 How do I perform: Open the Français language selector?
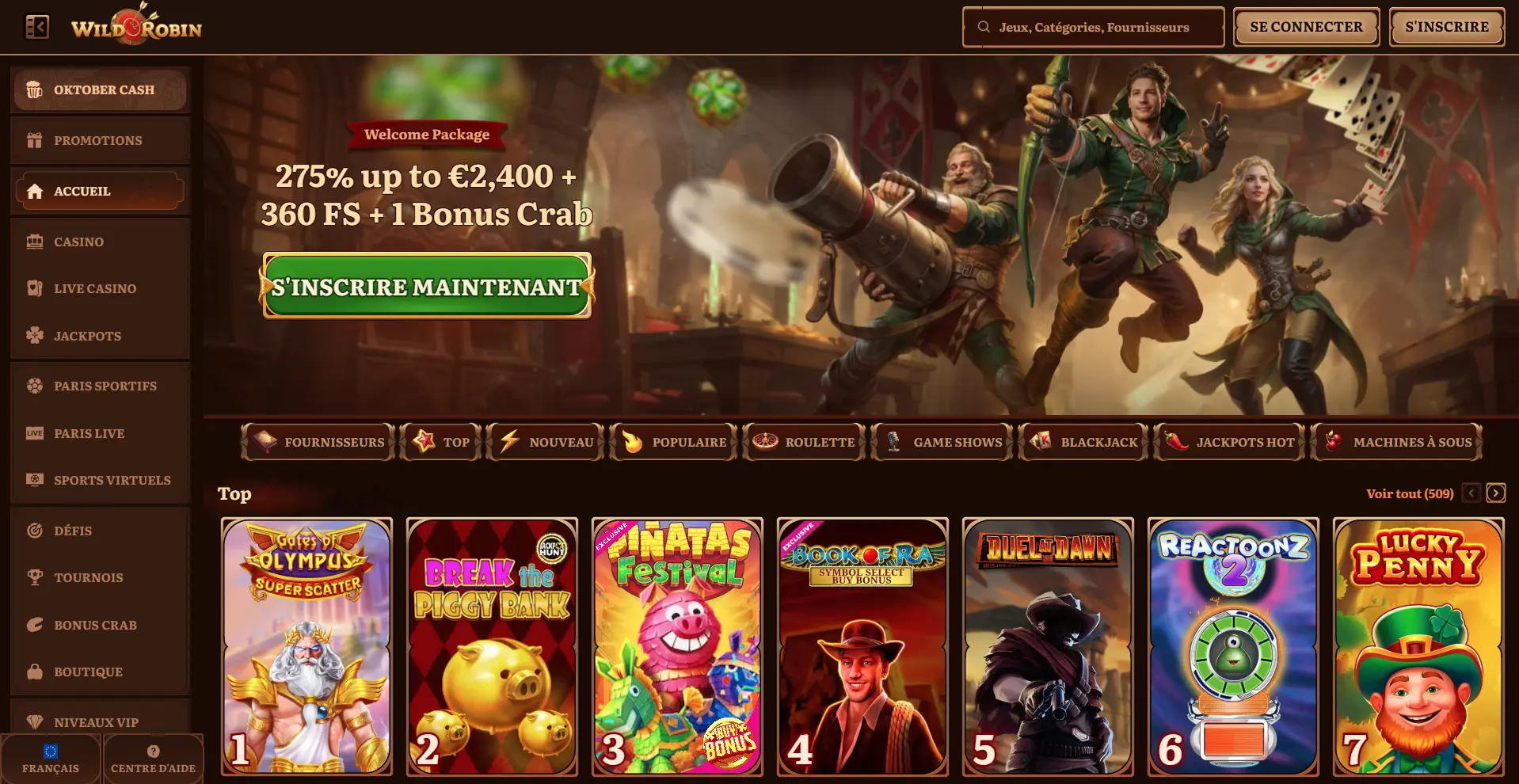click(x=51, y=758)
